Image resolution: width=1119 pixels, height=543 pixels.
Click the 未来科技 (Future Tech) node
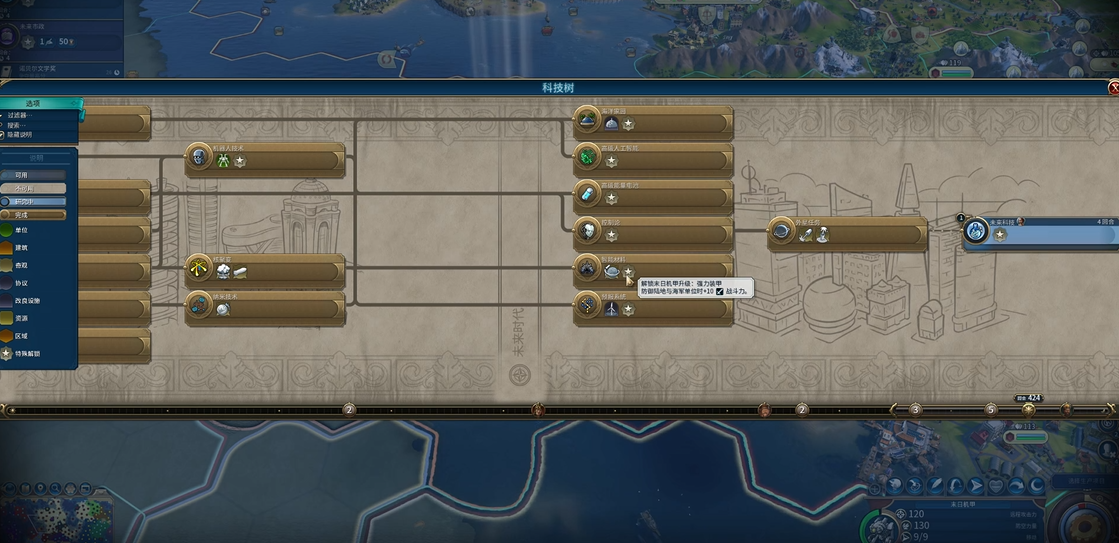[1040, 234]
